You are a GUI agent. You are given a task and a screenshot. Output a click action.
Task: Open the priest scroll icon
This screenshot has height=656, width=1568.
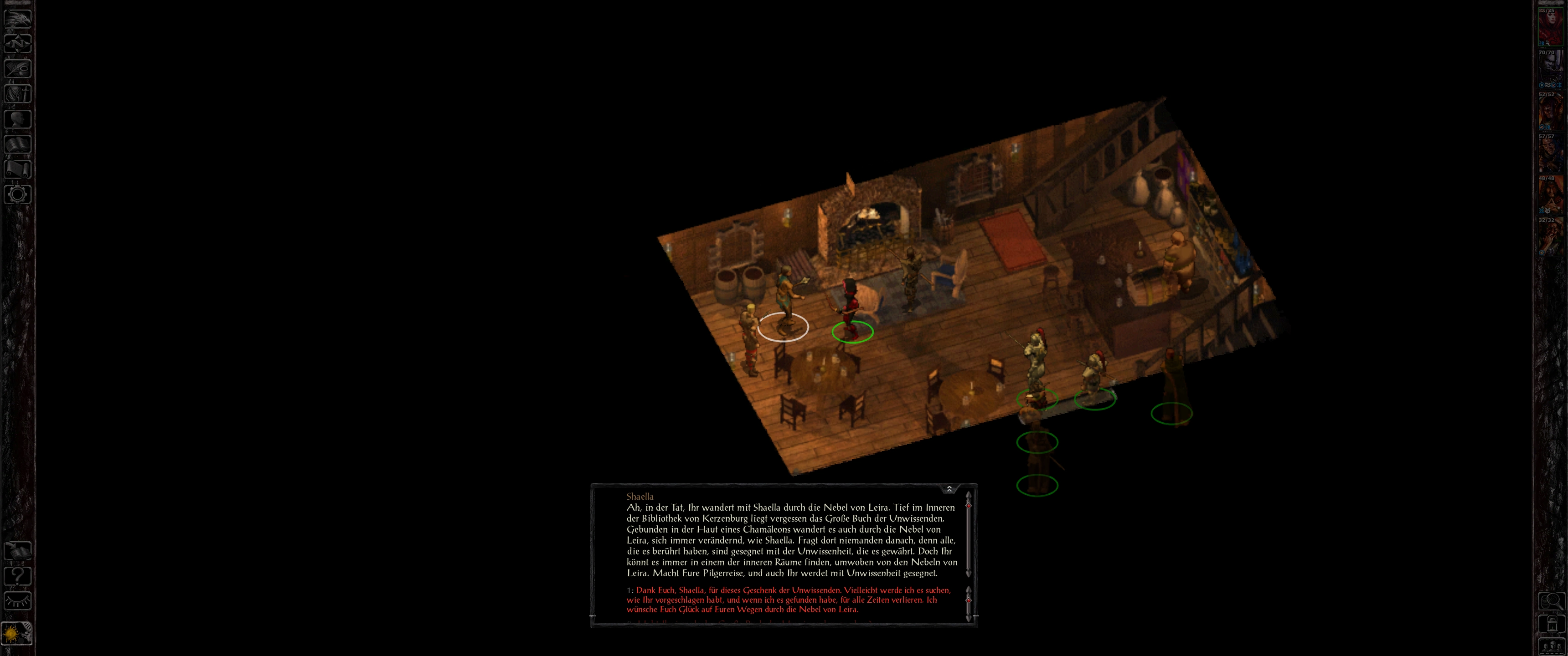pyautogui.click(x=18, y=169)
